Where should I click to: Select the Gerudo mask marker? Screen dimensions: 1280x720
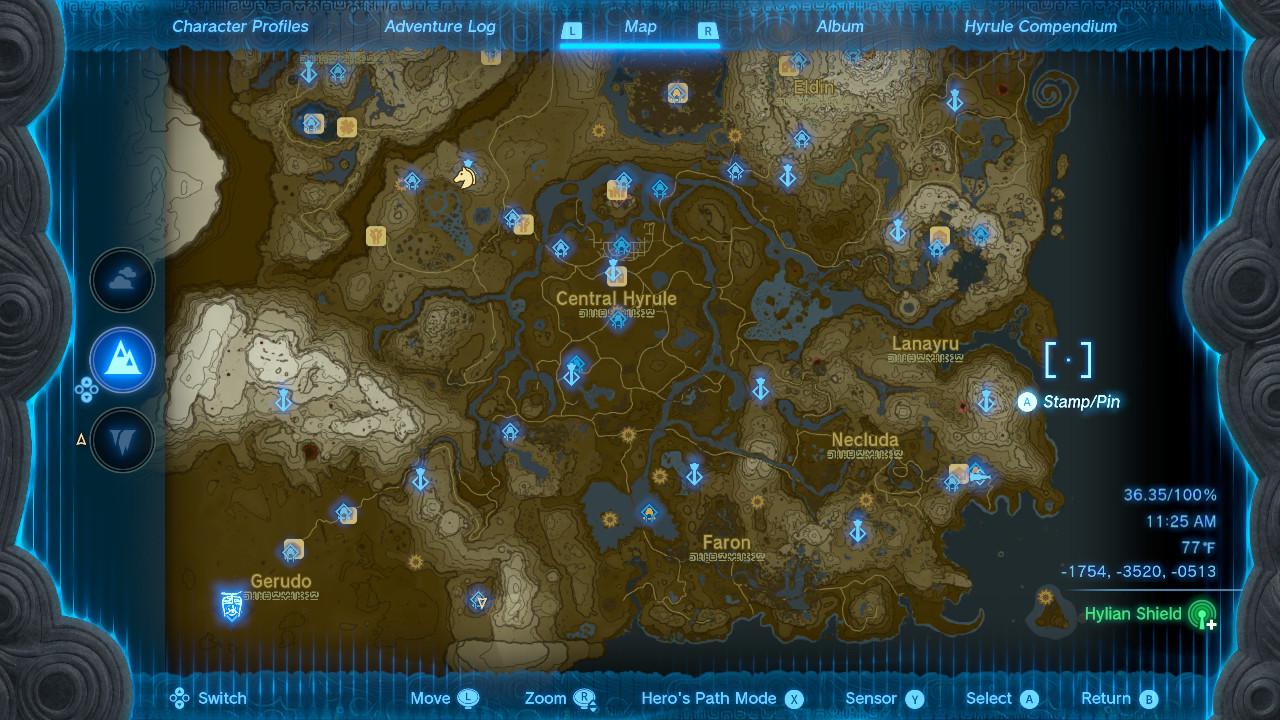pyautogui.click(x=232, y=605)
